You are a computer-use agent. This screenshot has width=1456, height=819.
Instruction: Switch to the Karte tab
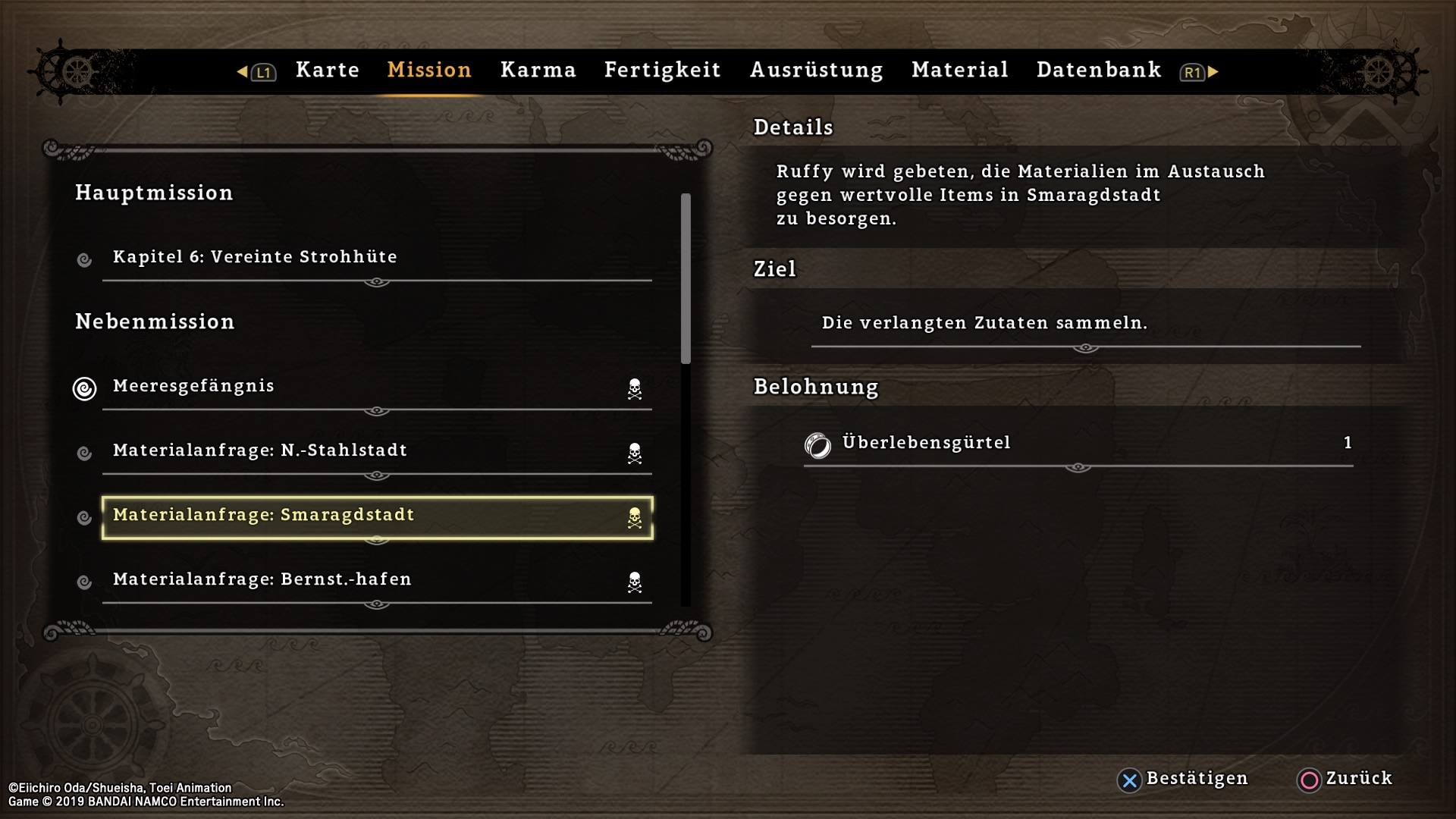pyautogui.click(x=328, y=70)
